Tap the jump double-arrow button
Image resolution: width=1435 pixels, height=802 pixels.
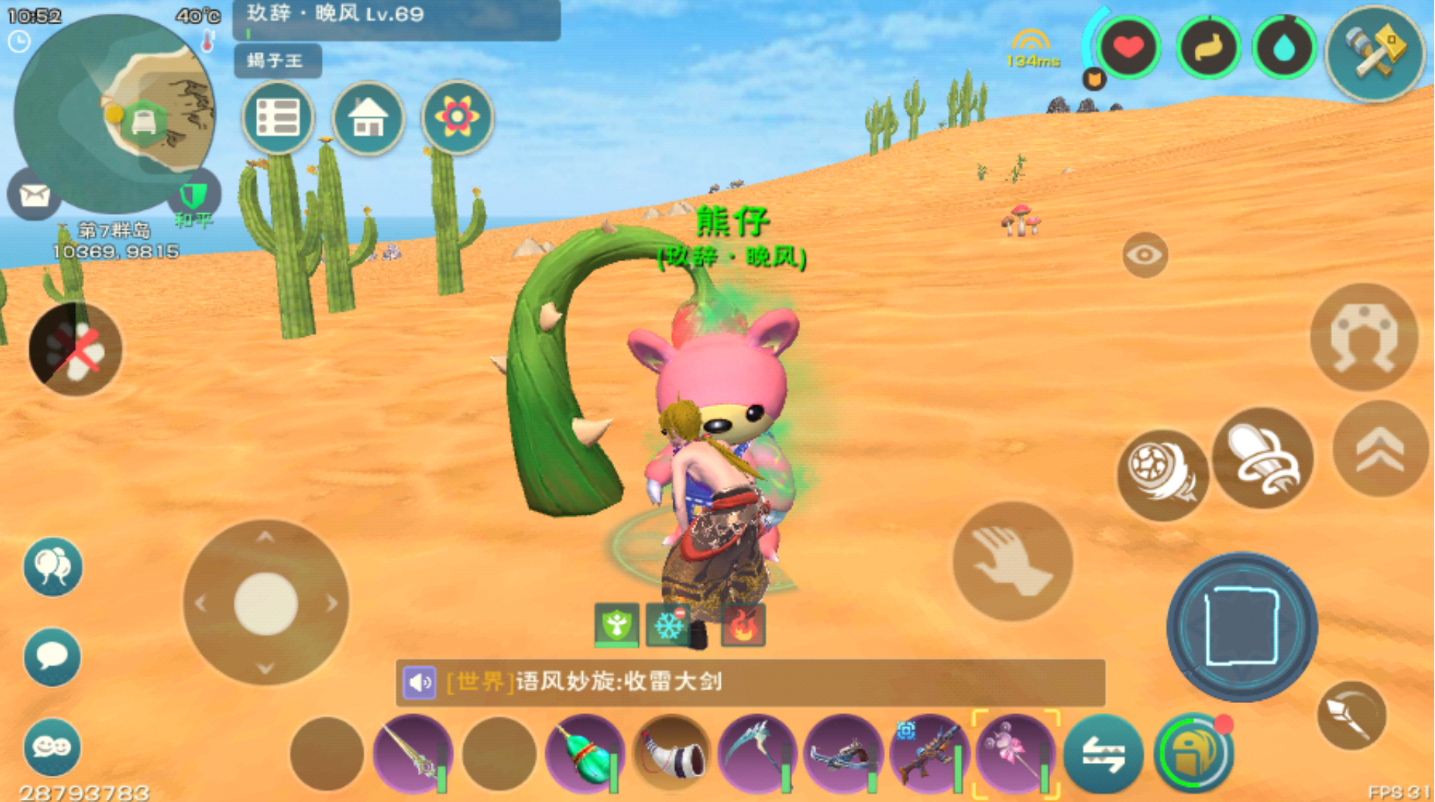click(x=1380, y=449)
